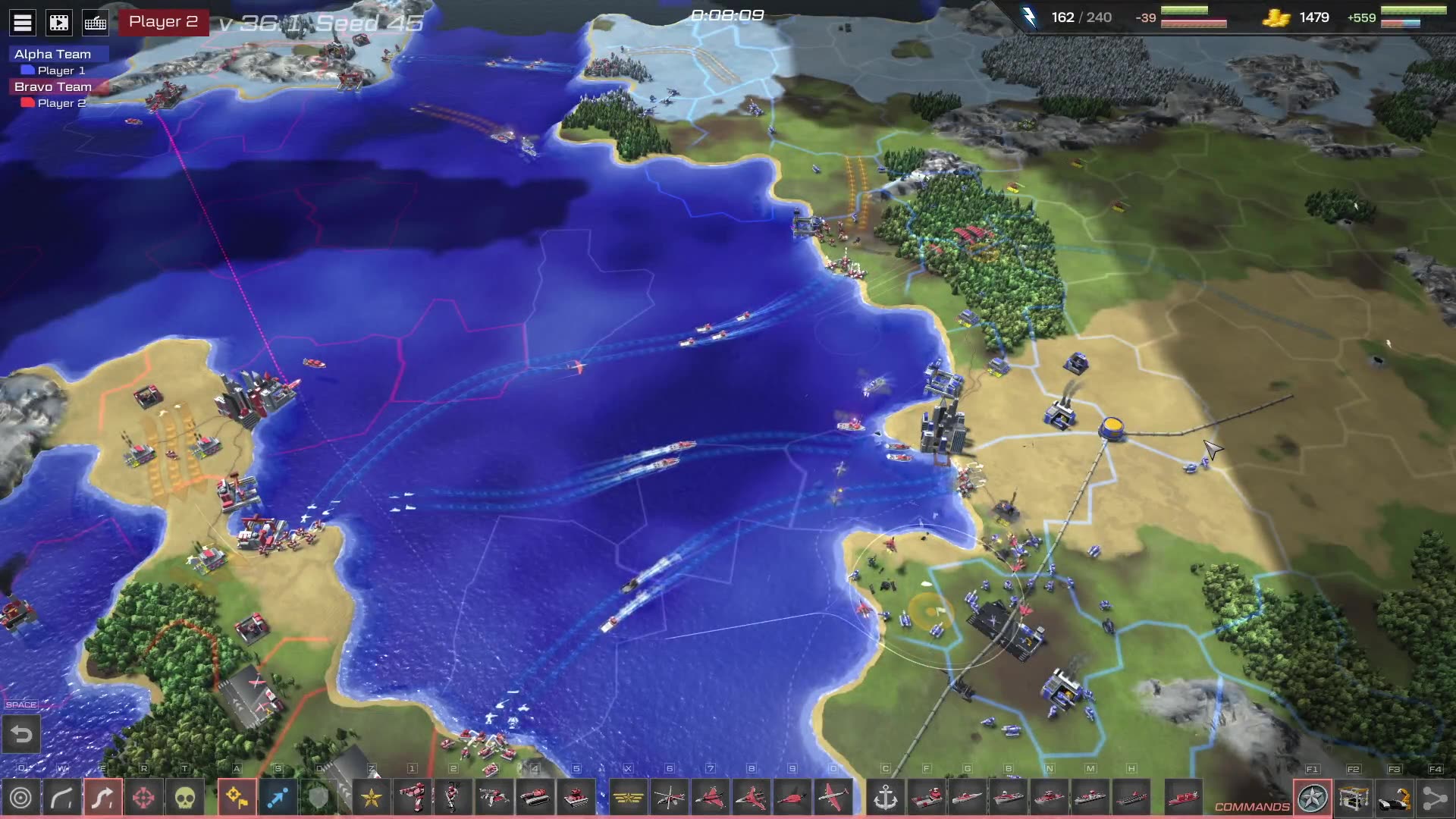Pick the red helicopter unit
1456x819 pixels.
[670, 798]
